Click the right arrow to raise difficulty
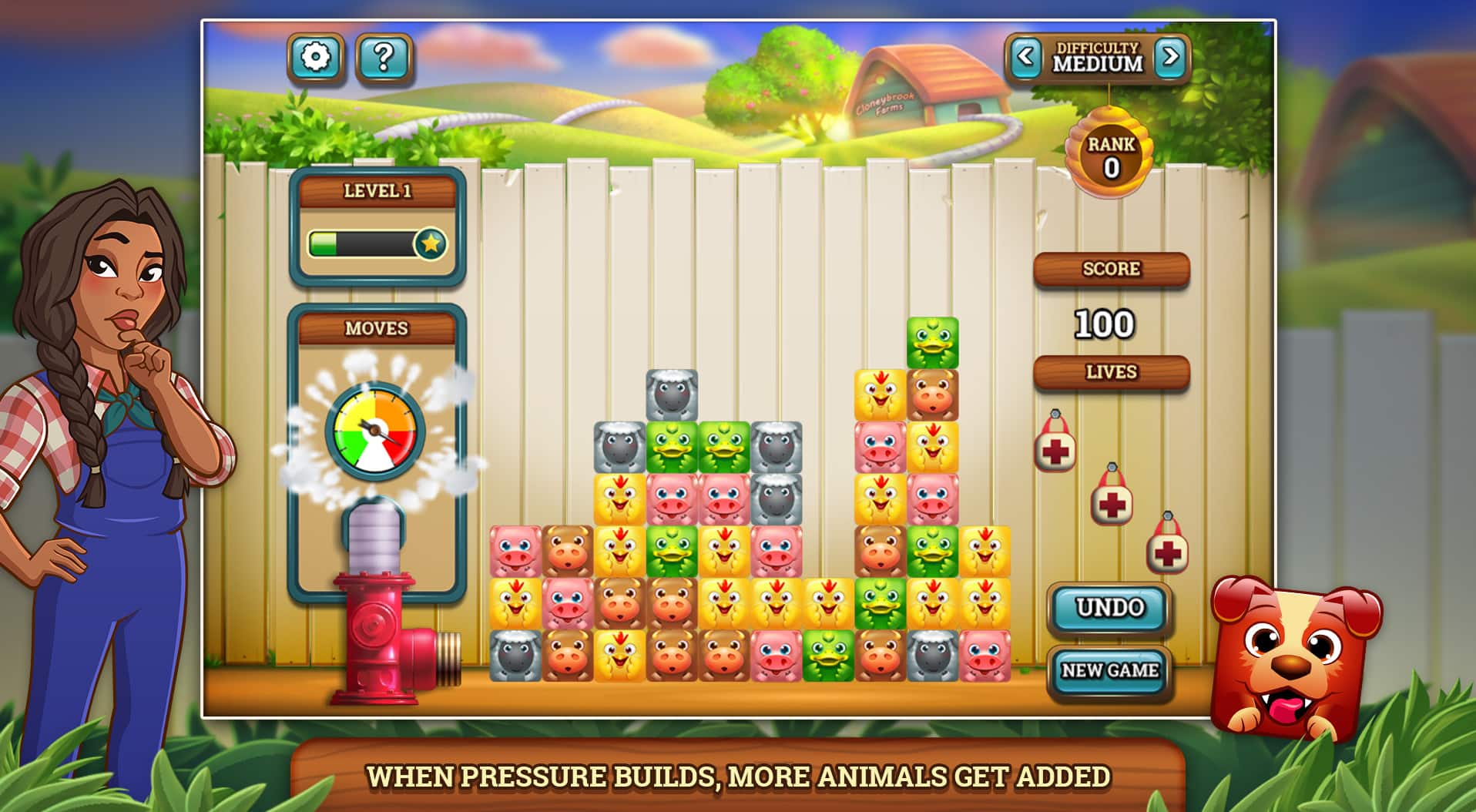This screenshot has height=812, width=1476. click(1172, 58)
